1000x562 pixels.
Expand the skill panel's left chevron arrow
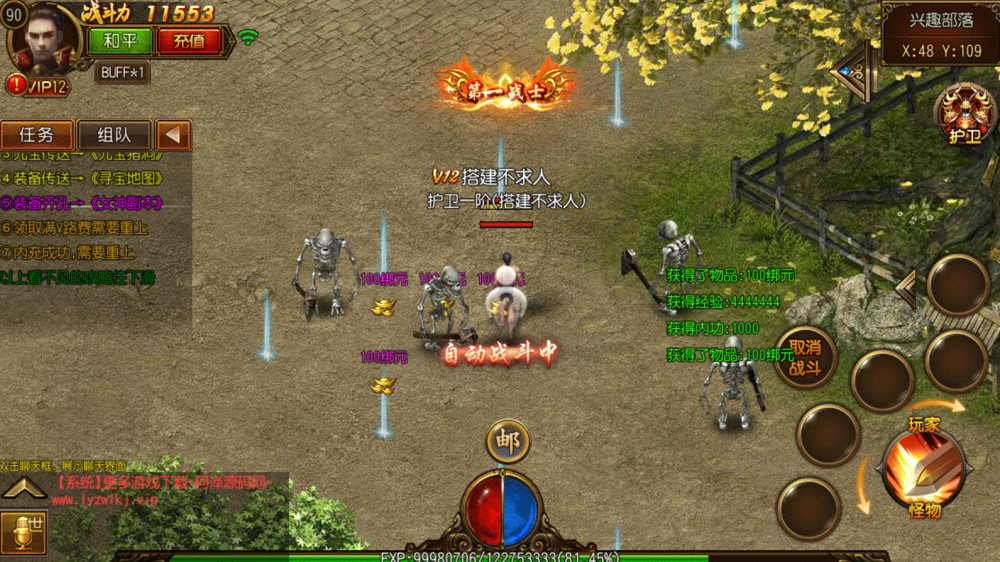click(905, 287)
